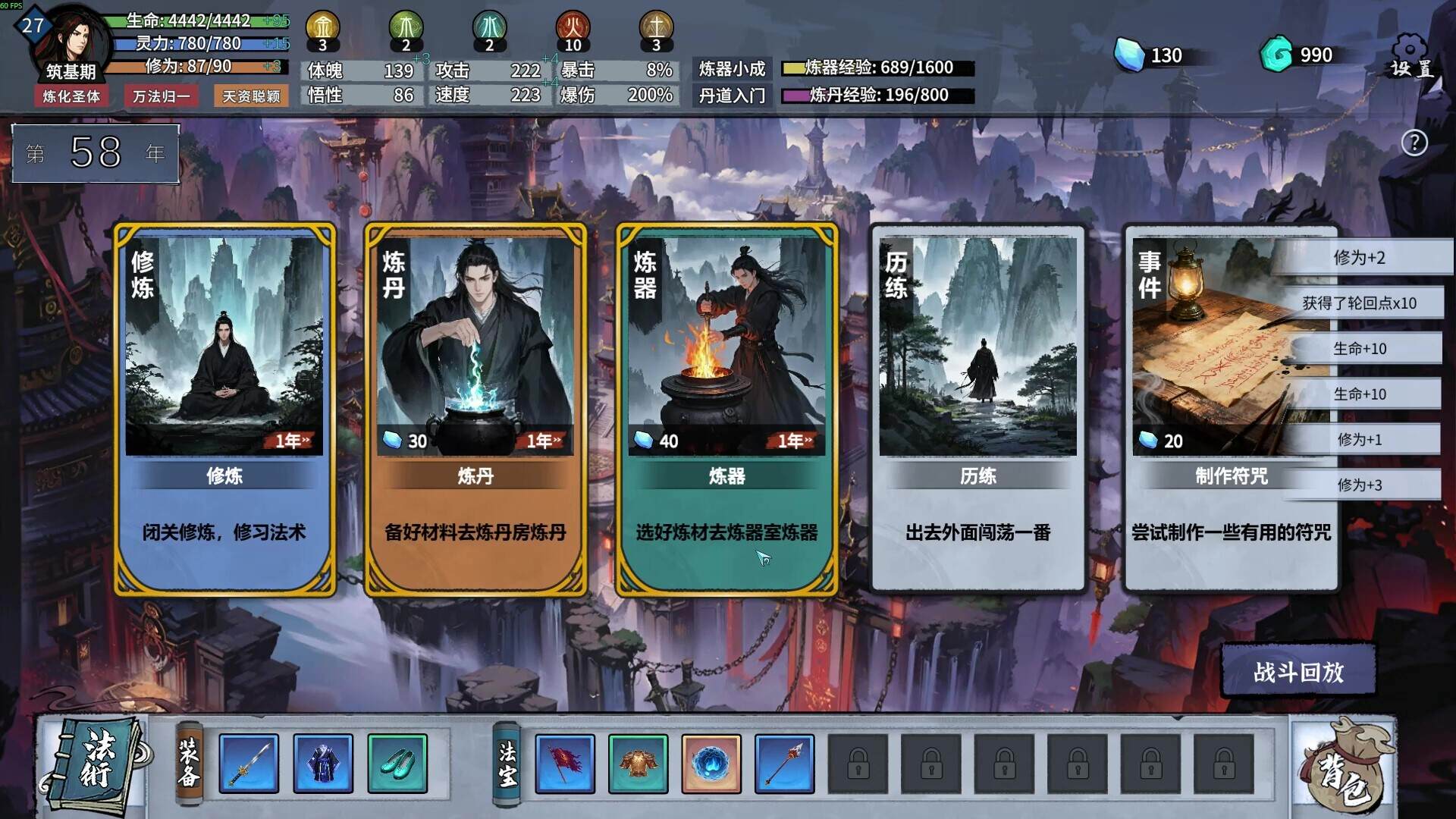Image resolution: width=1456 pixels, height=819 pixels.
Task: Select the equipped shoes icon
Action: (x=397, y=764)
